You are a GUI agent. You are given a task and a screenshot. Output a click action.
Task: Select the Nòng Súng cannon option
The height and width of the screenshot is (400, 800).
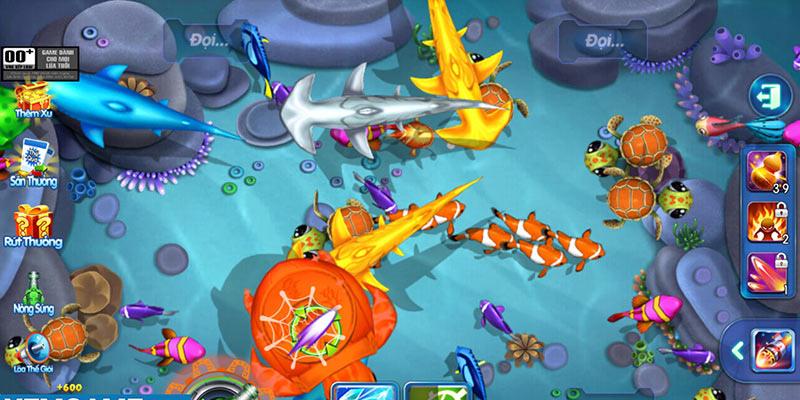(33, 287)
